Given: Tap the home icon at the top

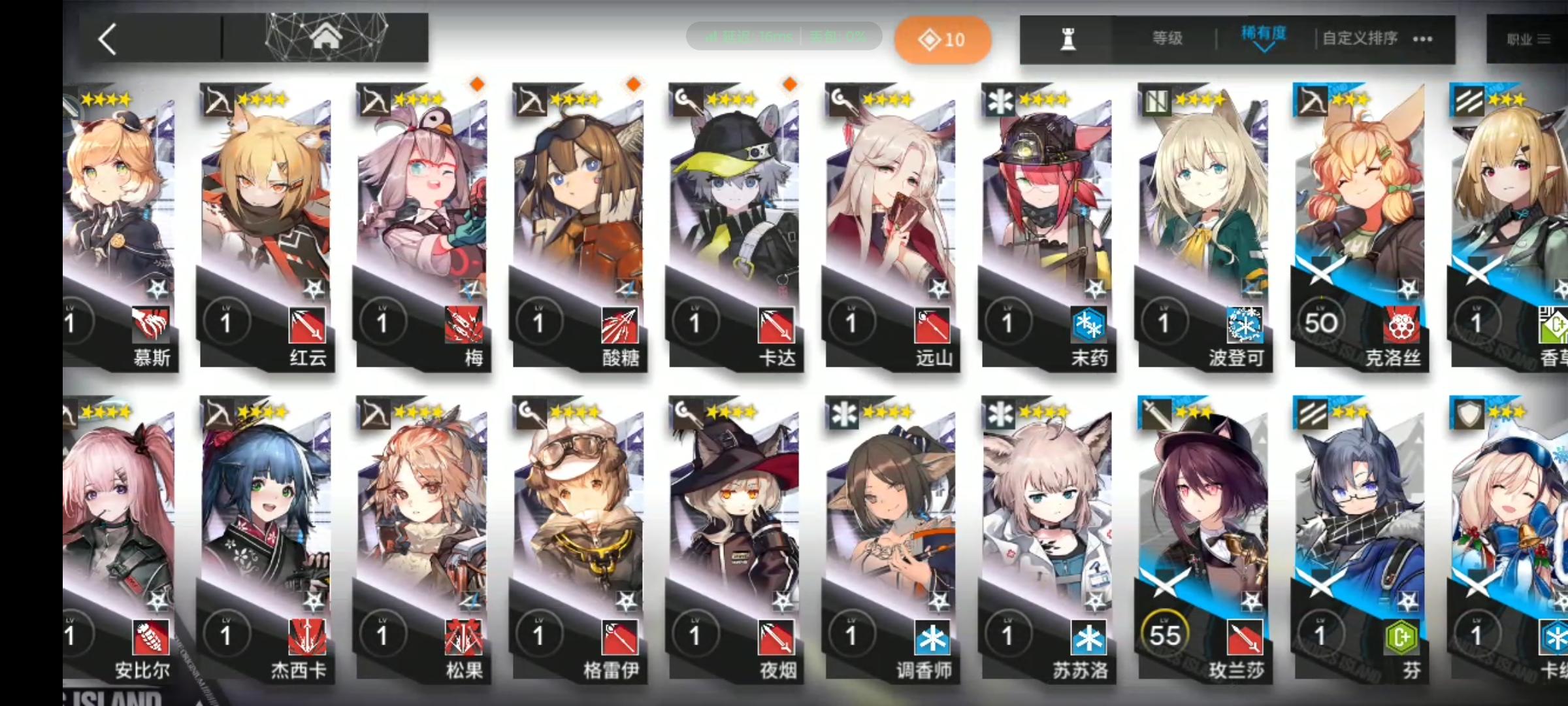Looking at the screenshot, I should [325, 37].
